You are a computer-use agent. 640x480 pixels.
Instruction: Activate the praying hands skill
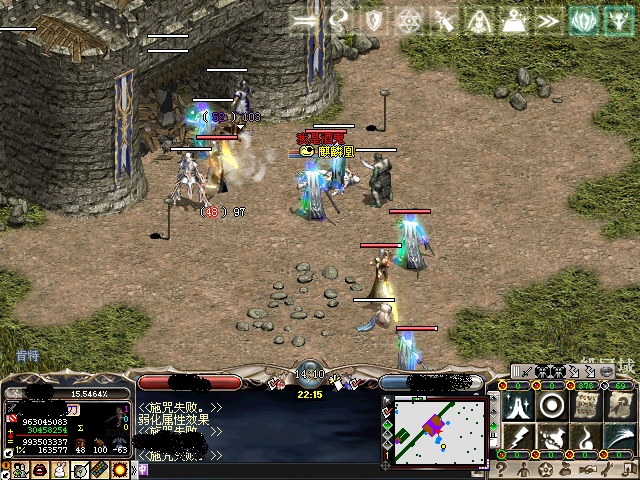tap(517, 406)
